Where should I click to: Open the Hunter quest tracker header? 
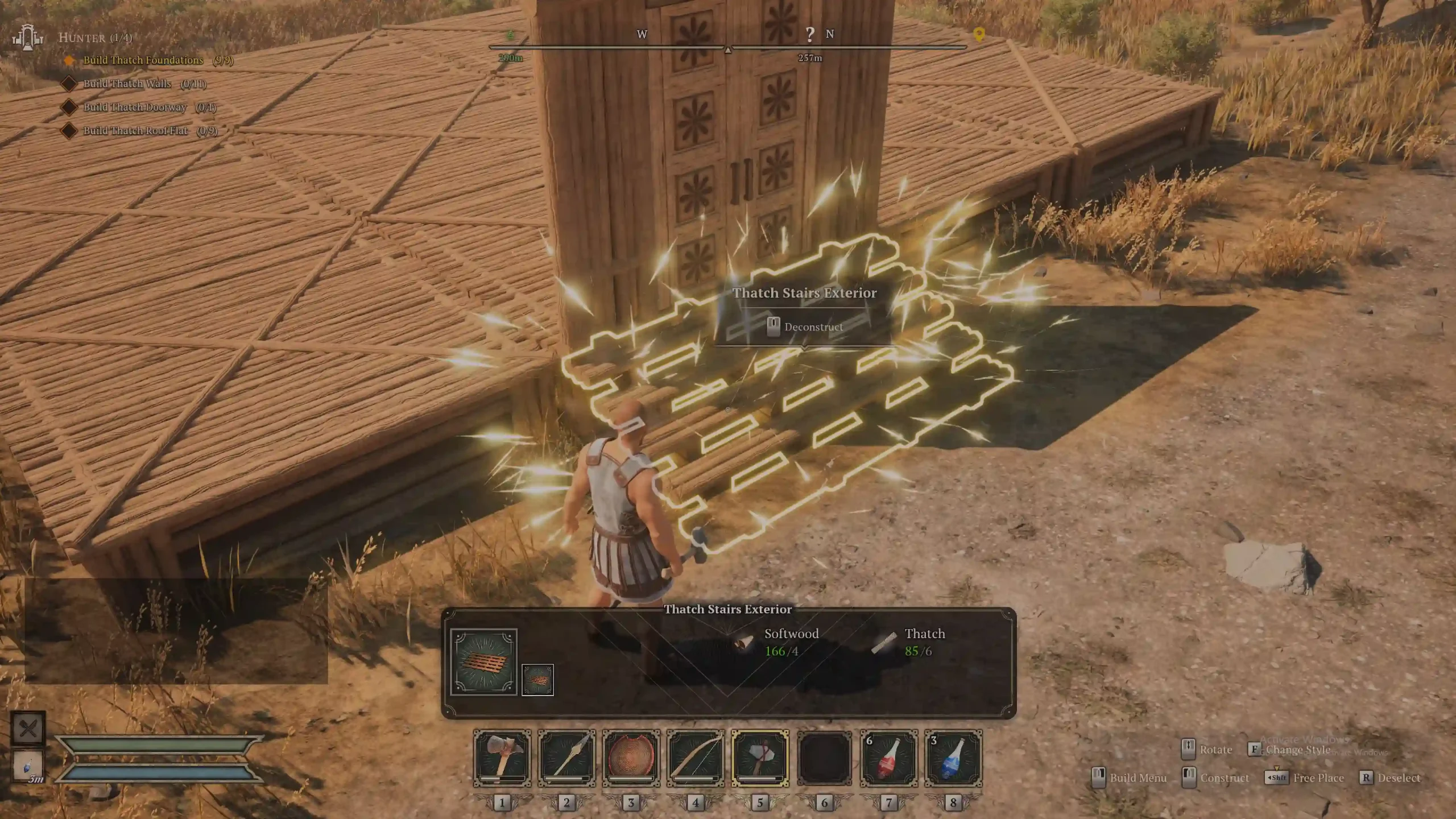(x=95, y=38)
